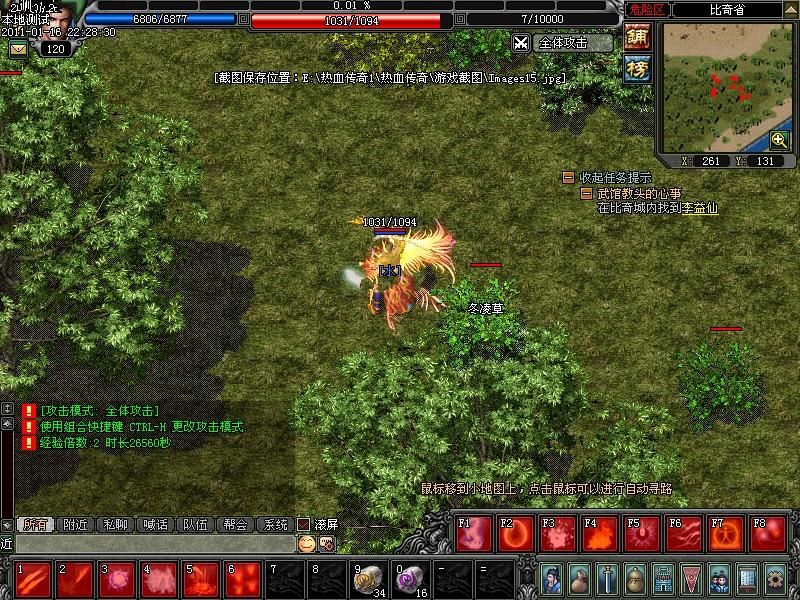Open the 铺 shop button
The height and width of the screenshot is (600, 800).
tap(637, 37)
